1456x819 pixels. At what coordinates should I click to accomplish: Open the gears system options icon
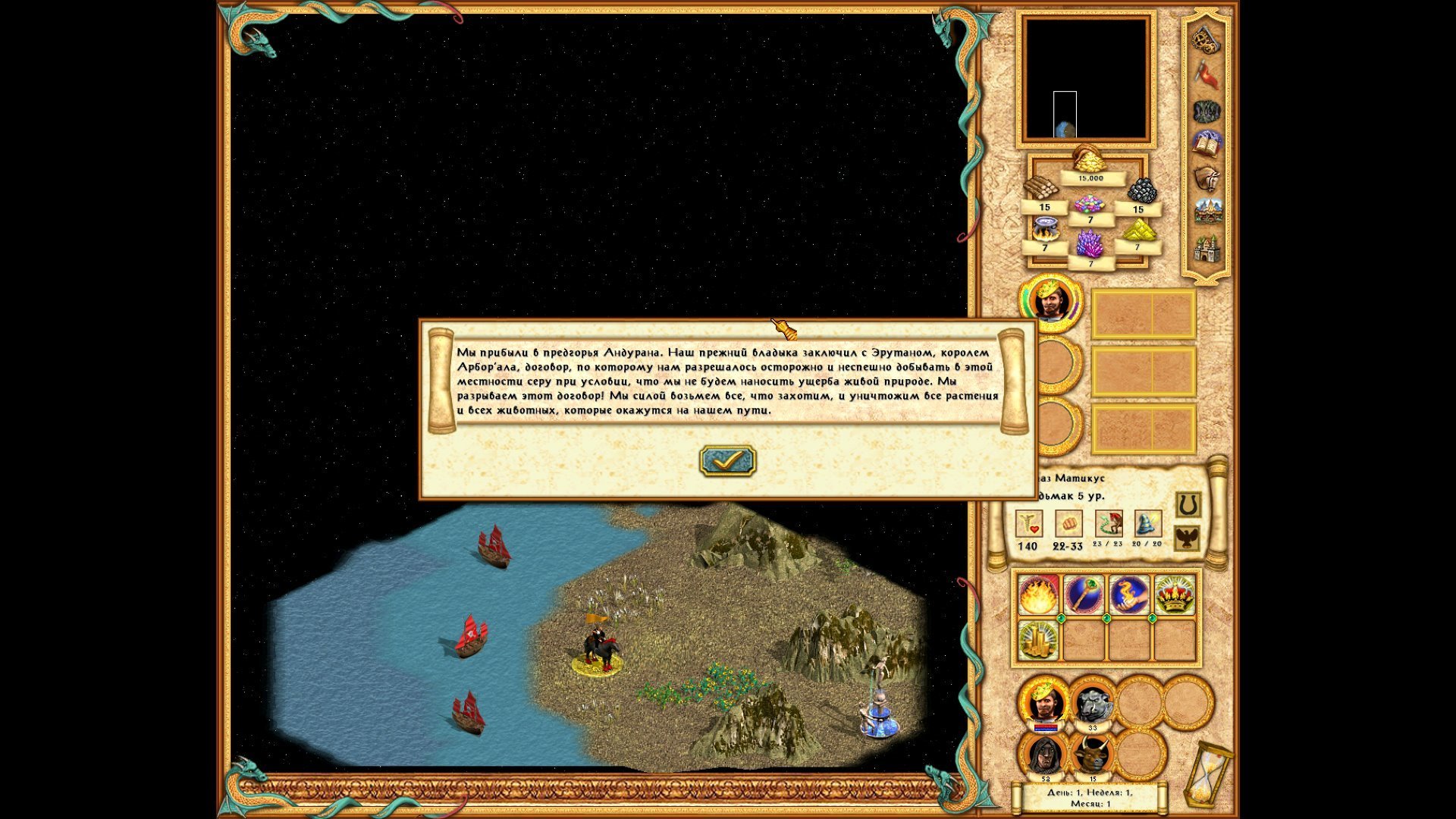(1206, 39)
